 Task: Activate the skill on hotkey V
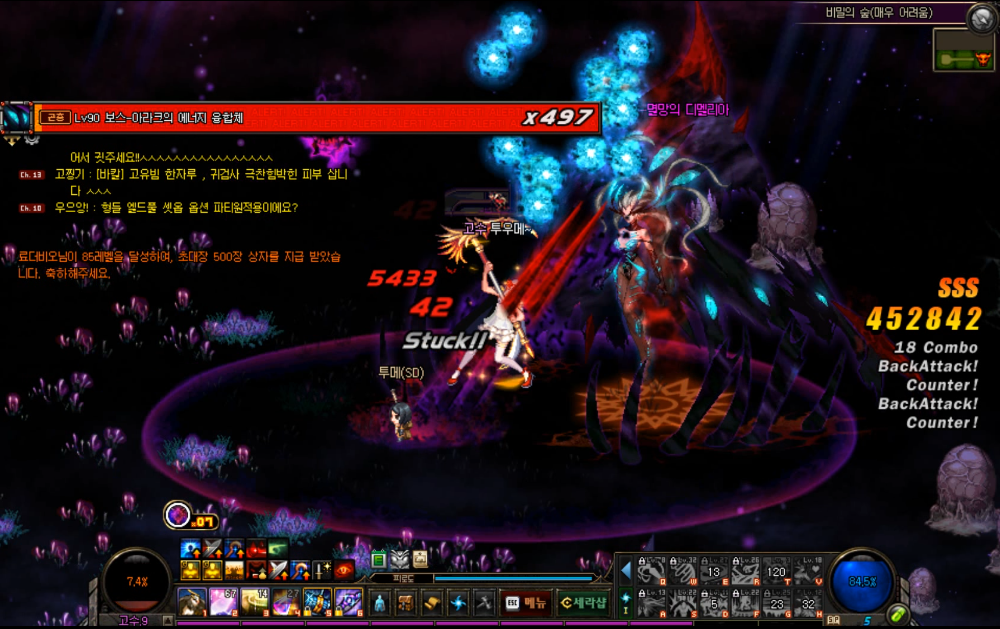pos(807,570)
